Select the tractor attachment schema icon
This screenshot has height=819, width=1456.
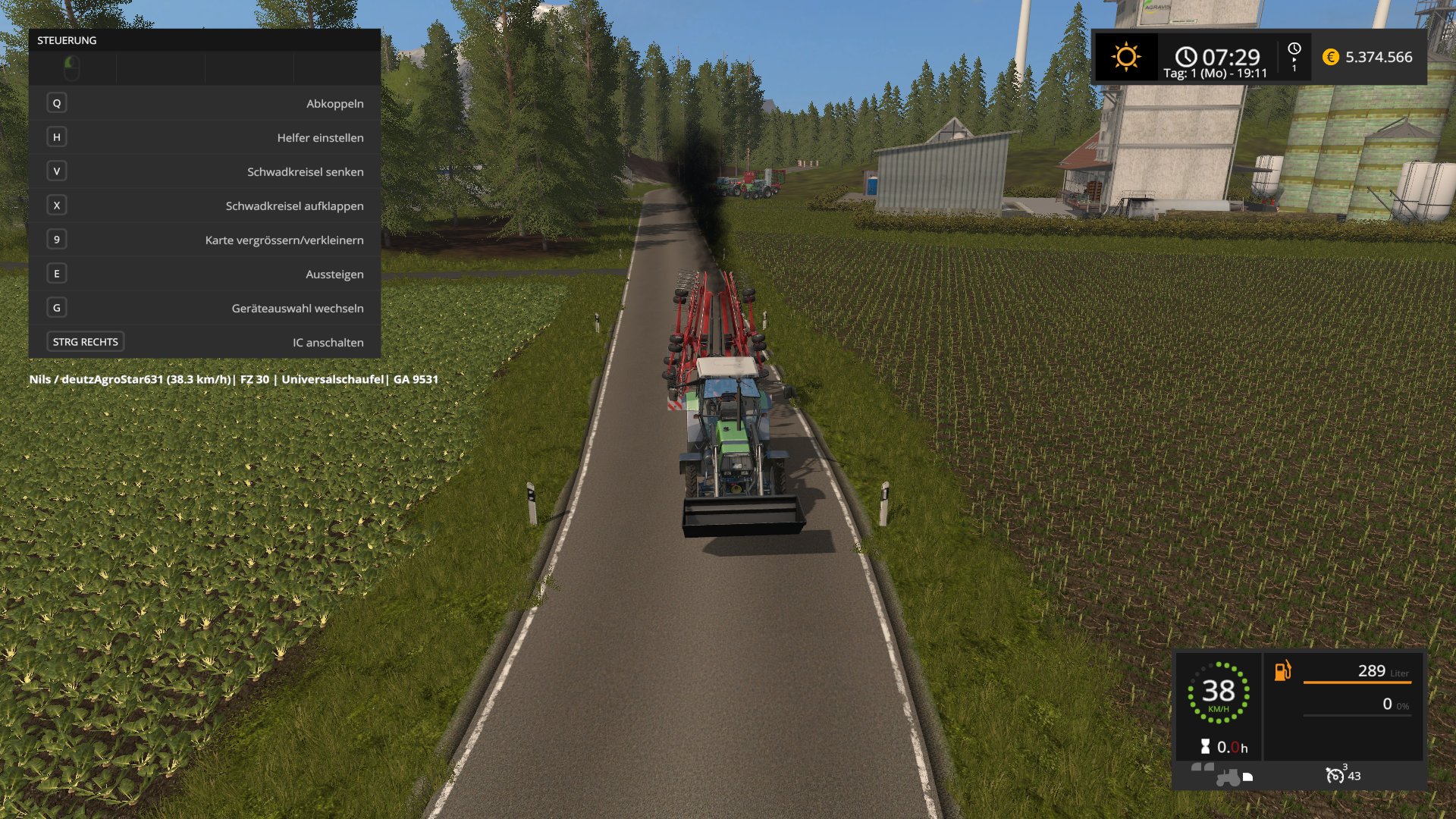coord(1228,777)
